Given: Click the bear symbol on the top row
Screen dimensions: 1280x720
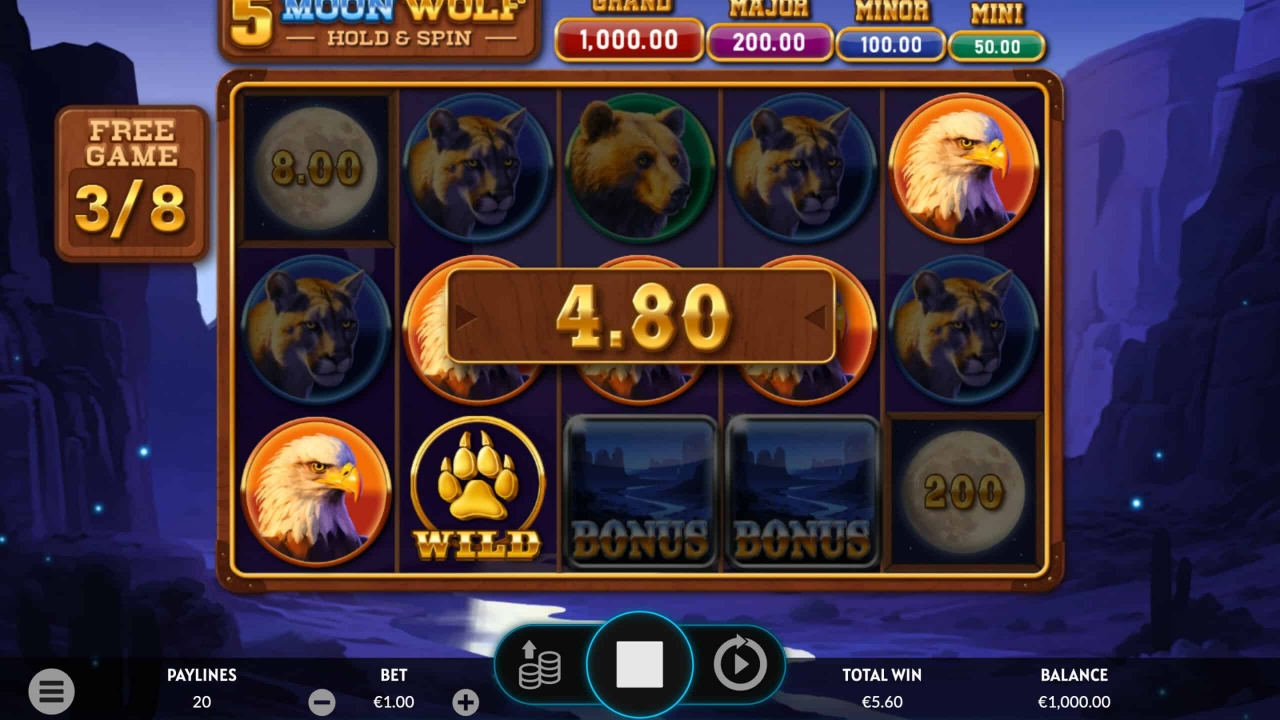Looking at the screenshot, I should (x=640, y=167).
